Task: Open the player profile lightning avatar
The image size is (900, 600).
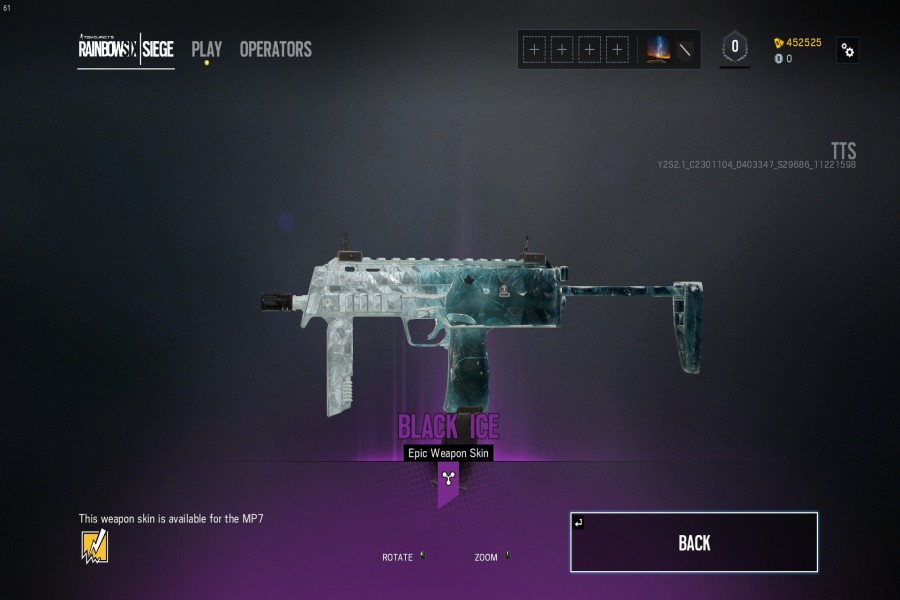Action: (659, 49)
